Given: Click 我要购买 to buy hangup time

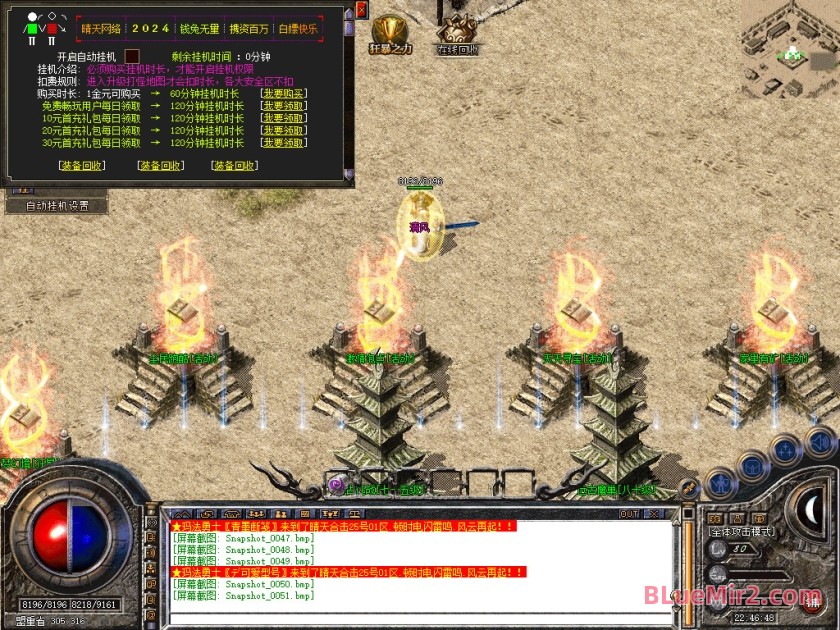Looking at the screenshot, I should [283, 93].
